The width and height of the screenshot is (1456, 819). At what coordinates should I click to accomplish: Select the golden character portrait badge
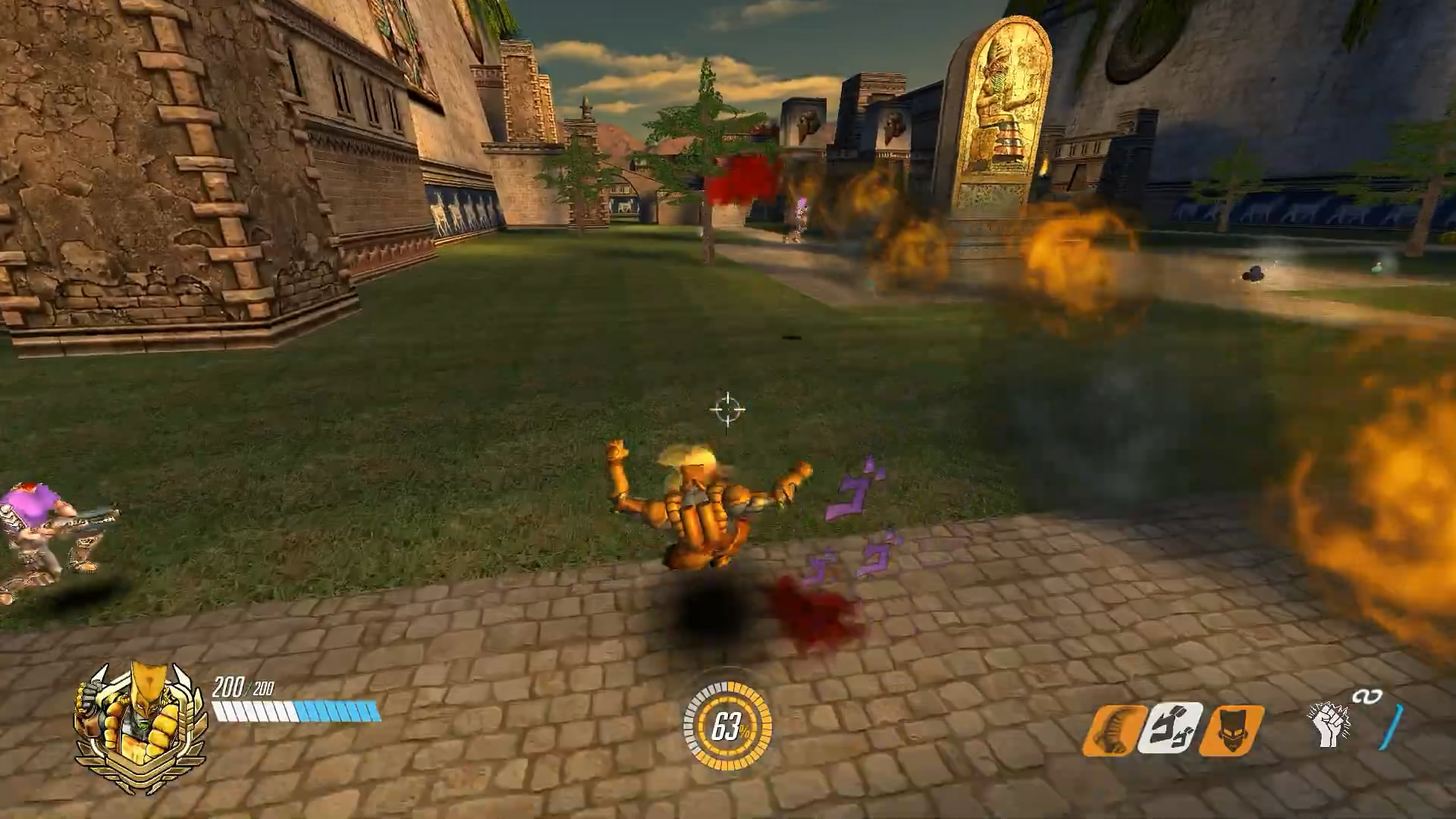[x=140, y=726]
